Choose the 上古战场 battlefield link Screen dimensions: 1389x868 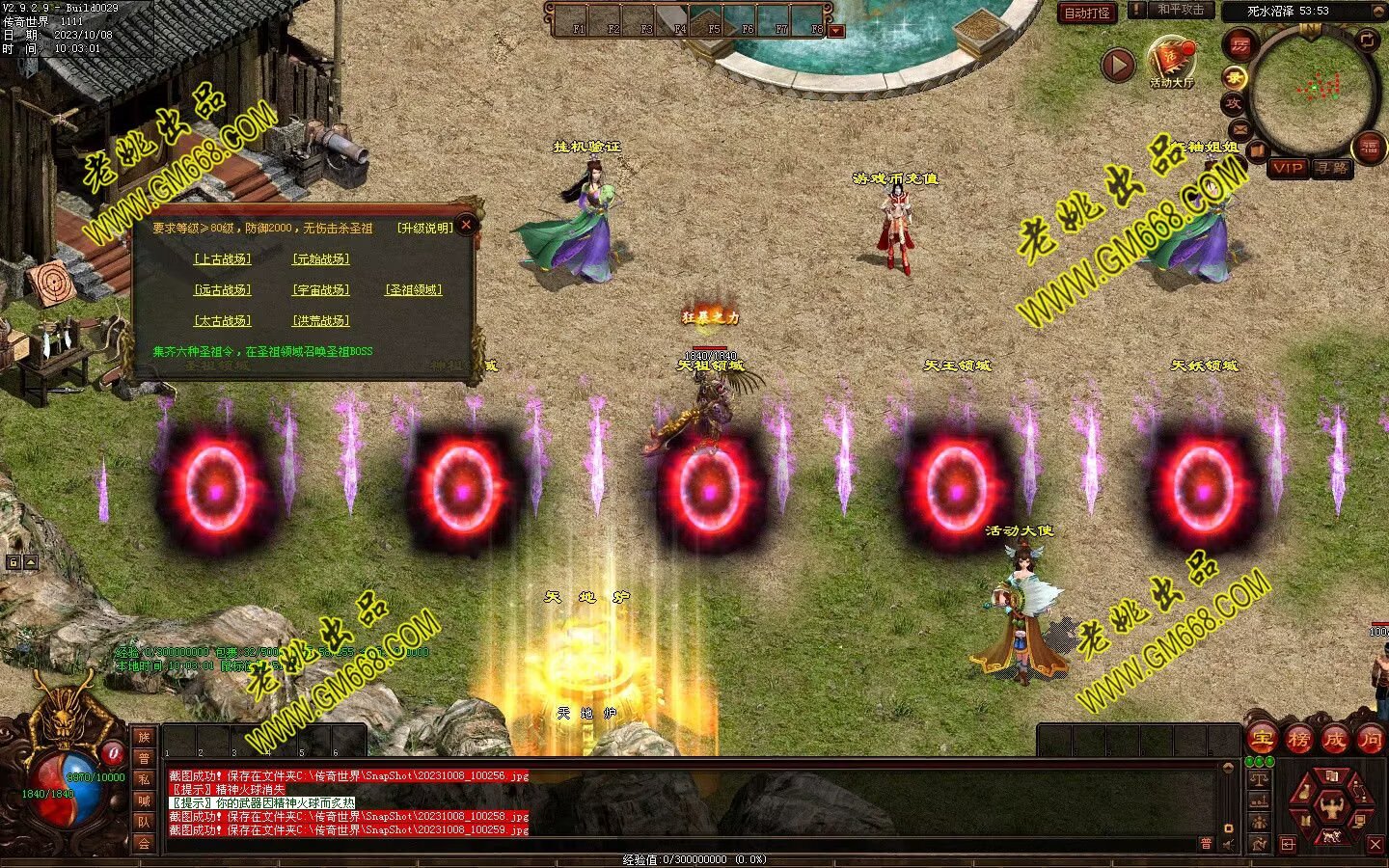pyautogui.click(x=222, y=259)
